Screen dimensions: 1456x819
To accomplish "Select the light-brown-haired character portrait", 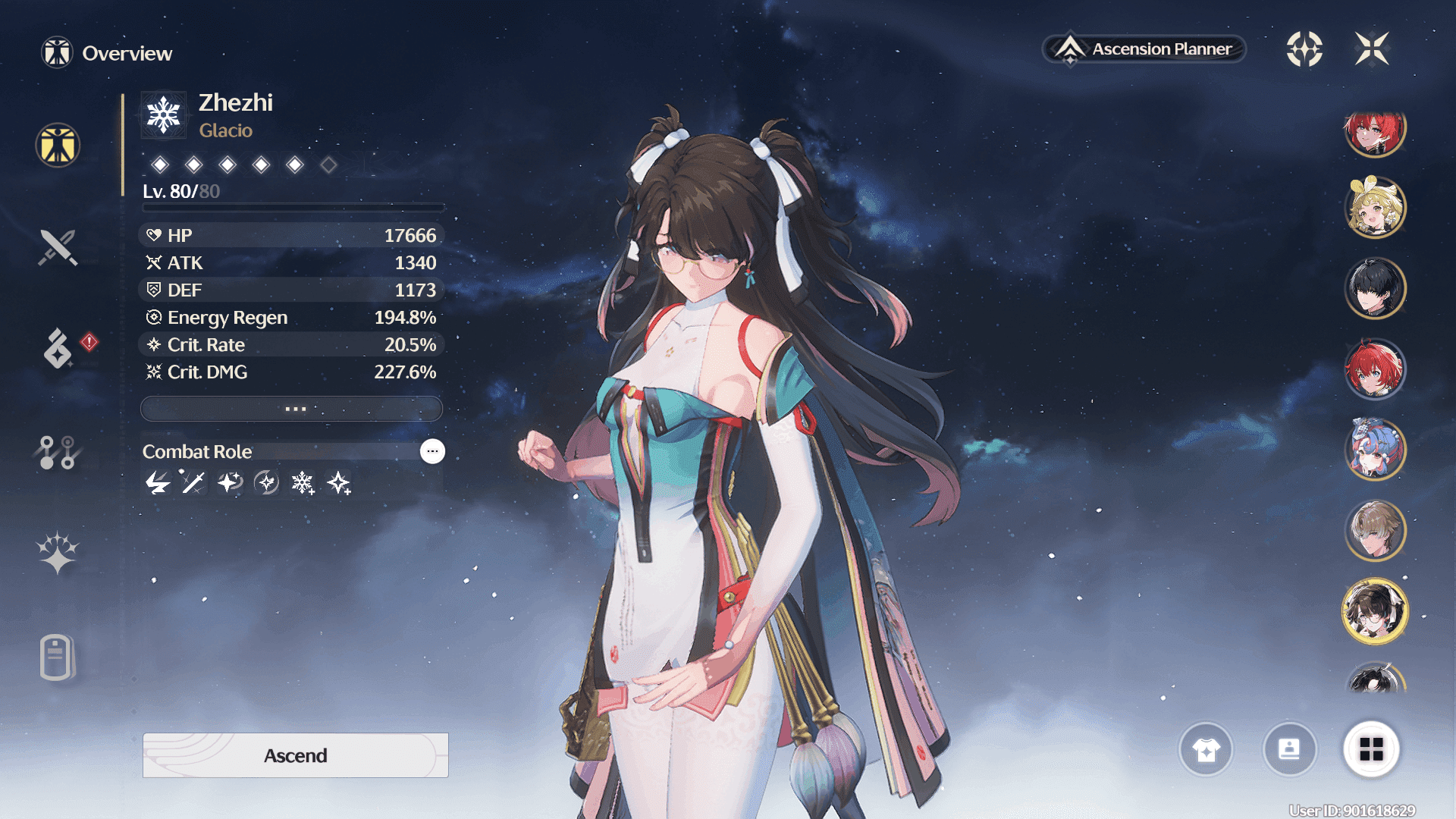I will click(x=1374, y=530).
